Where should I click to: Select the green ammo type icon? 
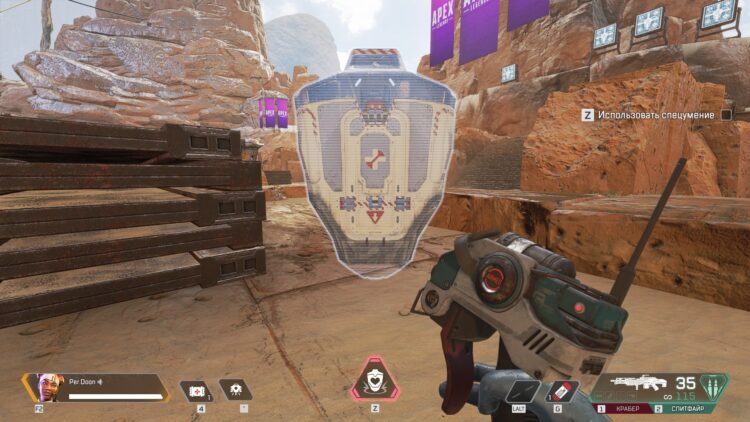[713, 388]
